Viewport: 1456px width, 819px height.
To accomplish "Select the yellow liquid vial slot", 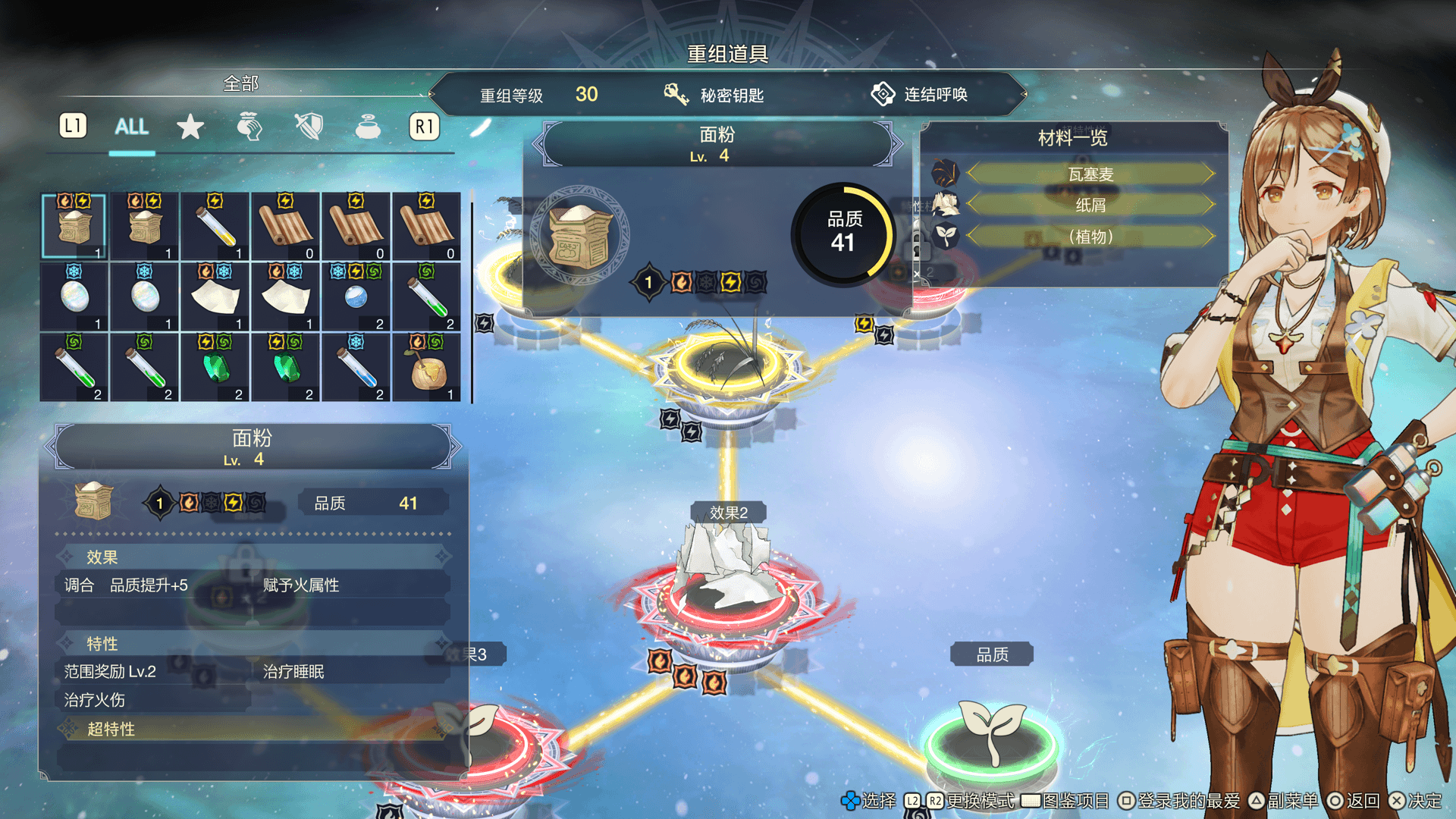I will click(x=215, y=227).
